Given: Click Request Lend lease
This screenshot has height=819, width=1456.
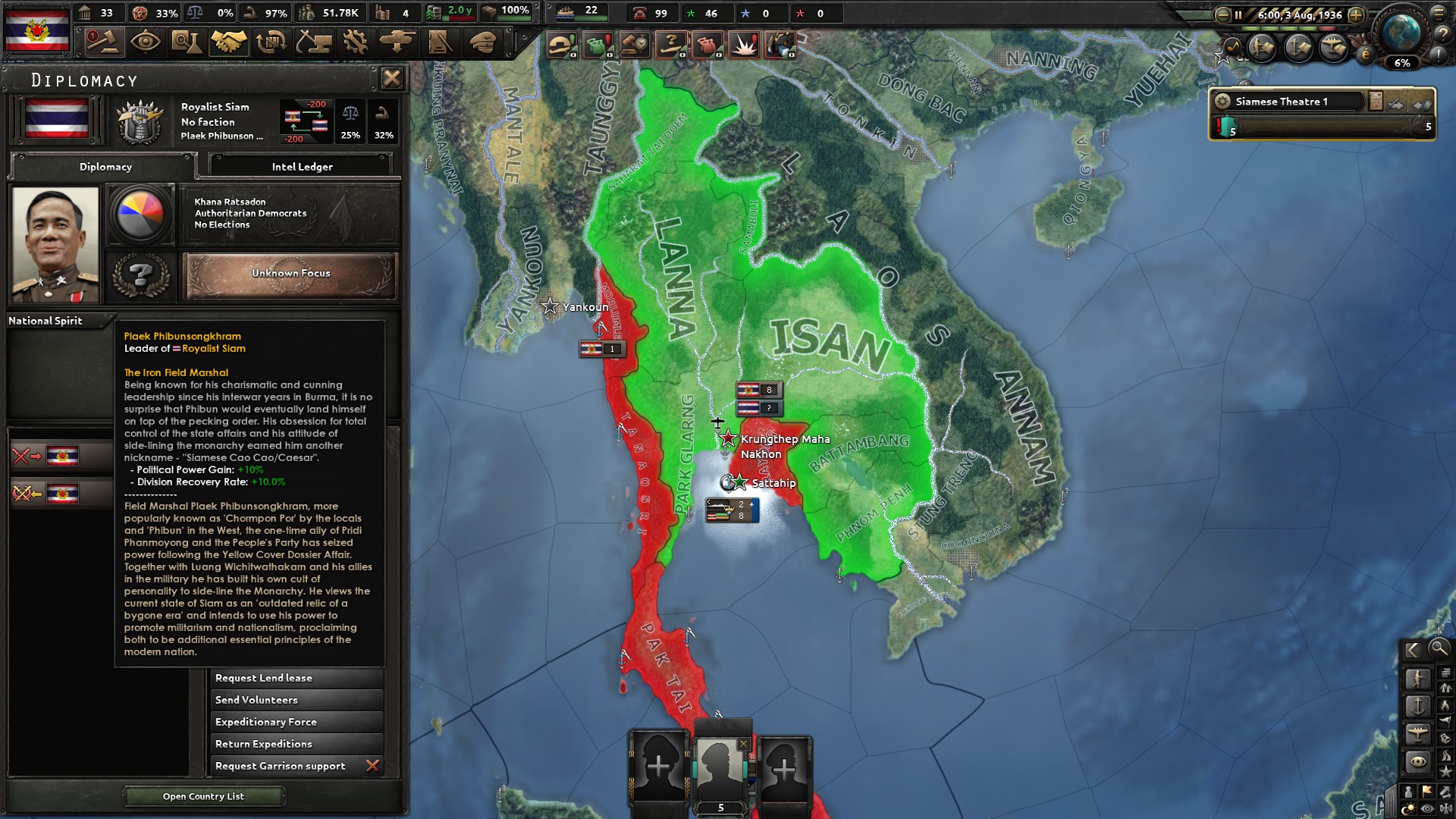Looking at the screenshot, I should [296, 677].
